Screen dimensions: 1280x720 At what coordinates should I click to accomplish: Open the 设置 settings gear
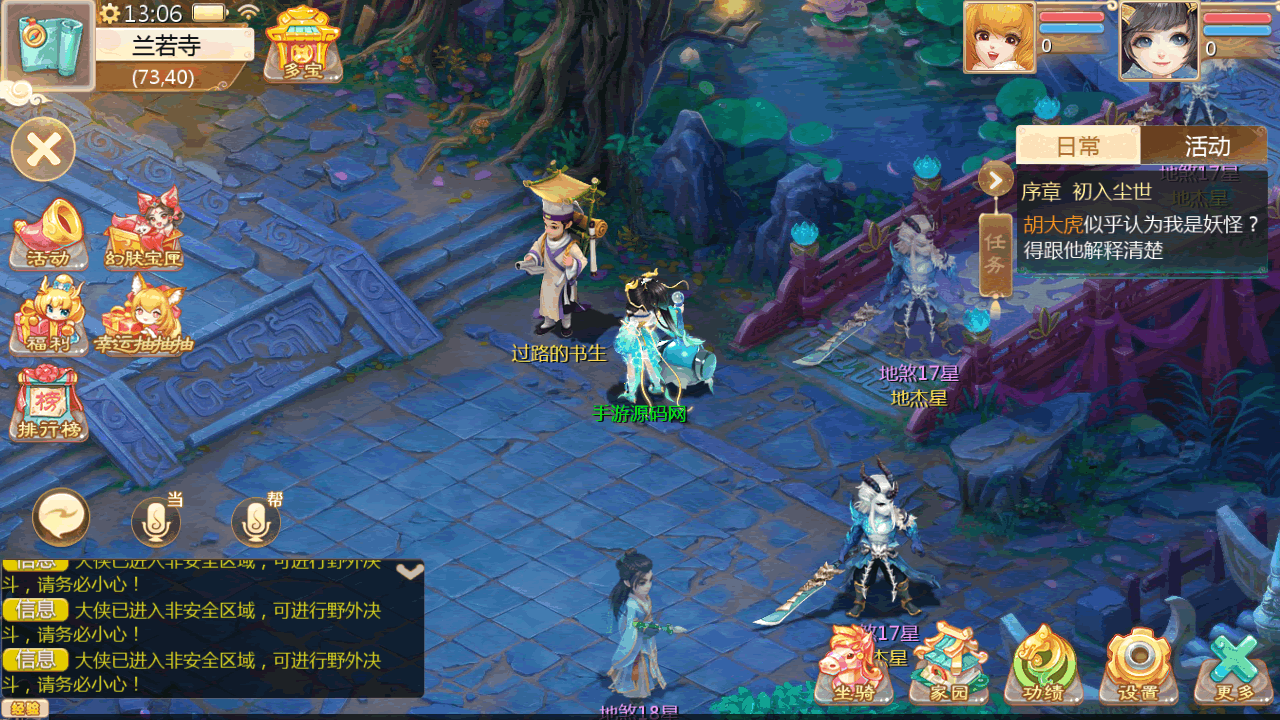click(1137, 665)
